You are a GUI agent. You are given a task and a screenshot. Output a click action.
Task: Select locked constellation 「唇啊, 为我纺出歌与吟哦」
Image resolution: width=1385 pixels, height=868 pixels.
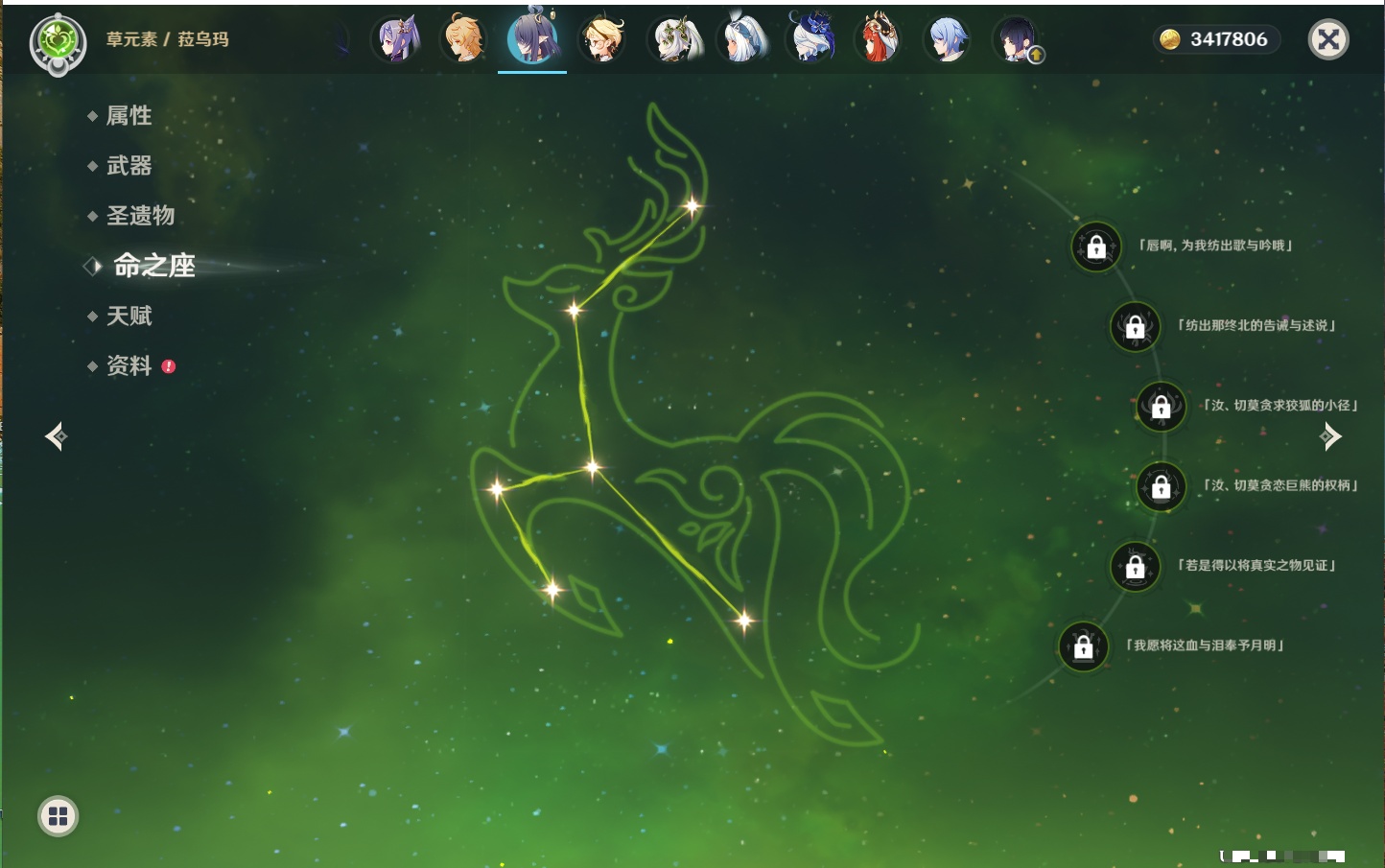coord(1096,246)
